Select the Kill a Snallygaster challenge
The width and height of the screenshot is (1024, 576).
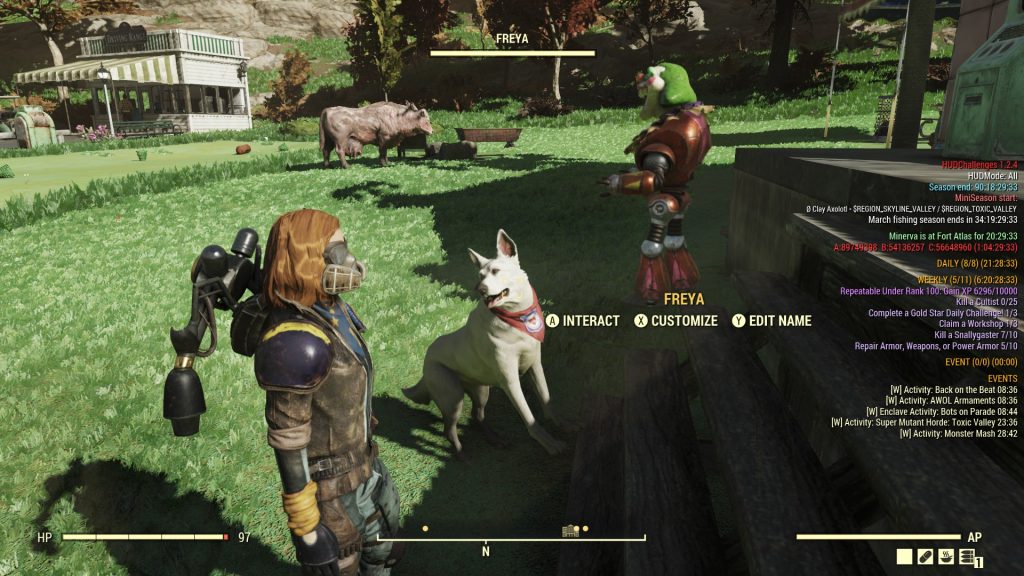point(976,334)
